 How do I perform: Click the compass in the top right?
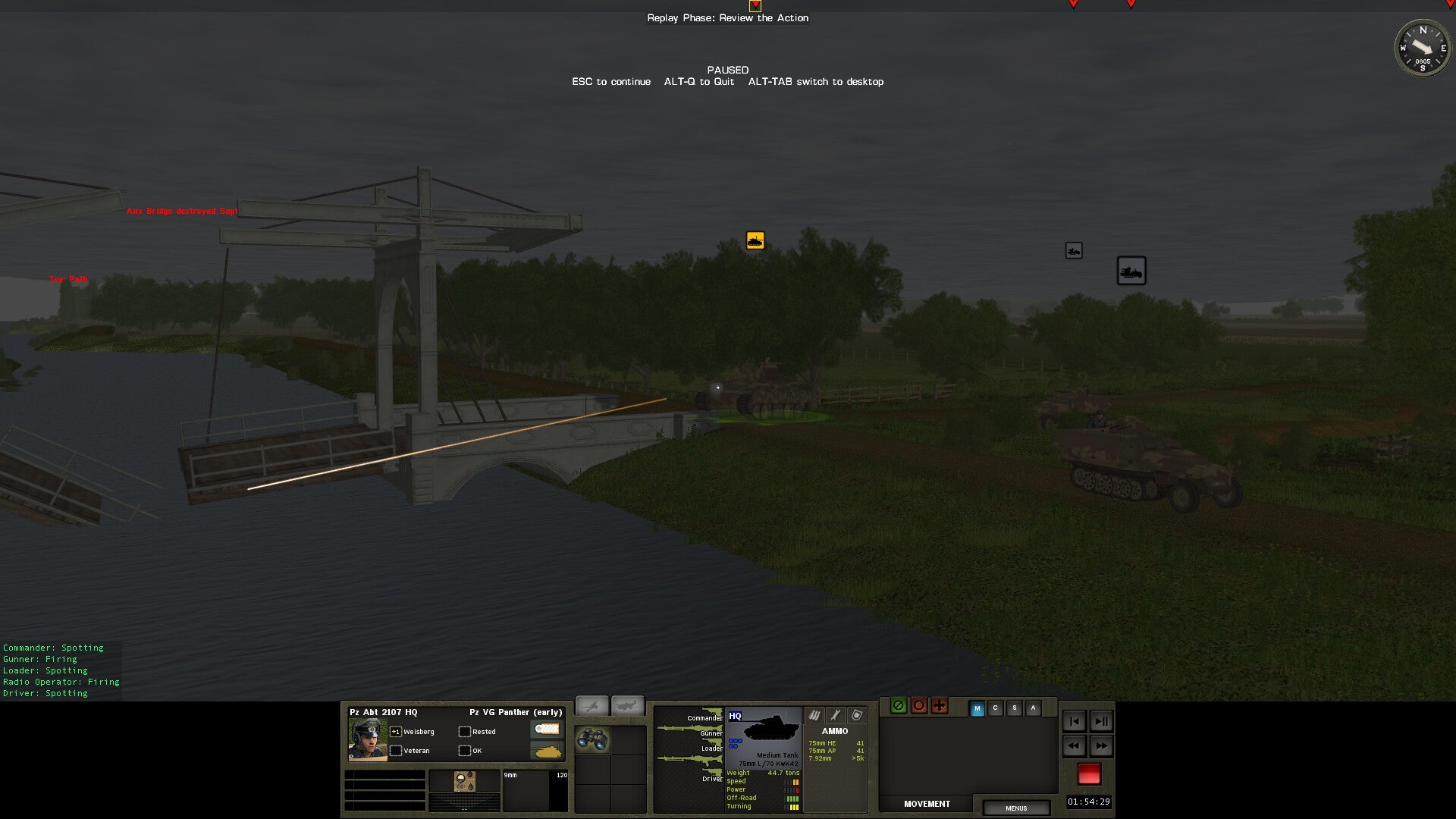(1423, 49)
